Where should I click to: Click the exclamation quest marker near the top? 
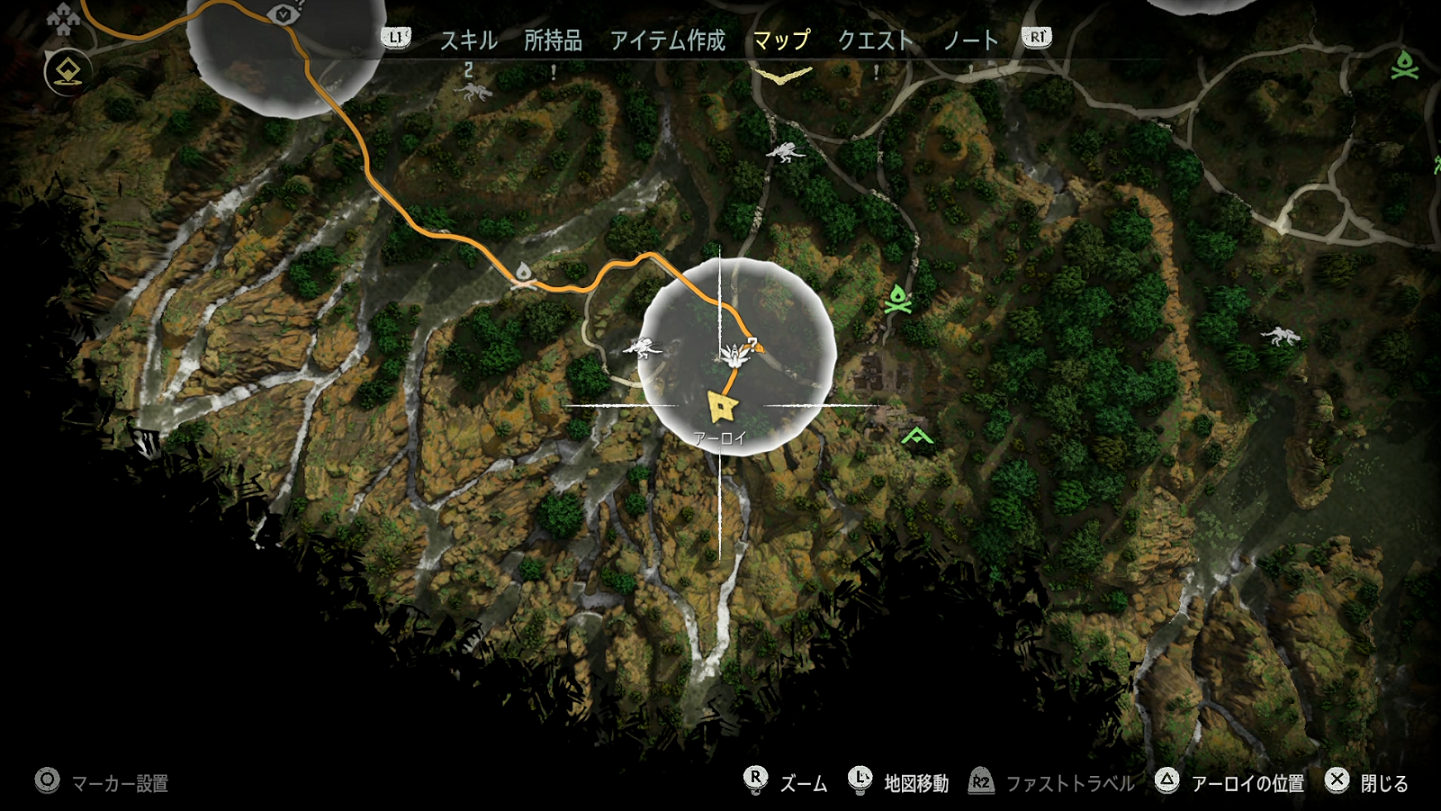(x=552, y=70)
